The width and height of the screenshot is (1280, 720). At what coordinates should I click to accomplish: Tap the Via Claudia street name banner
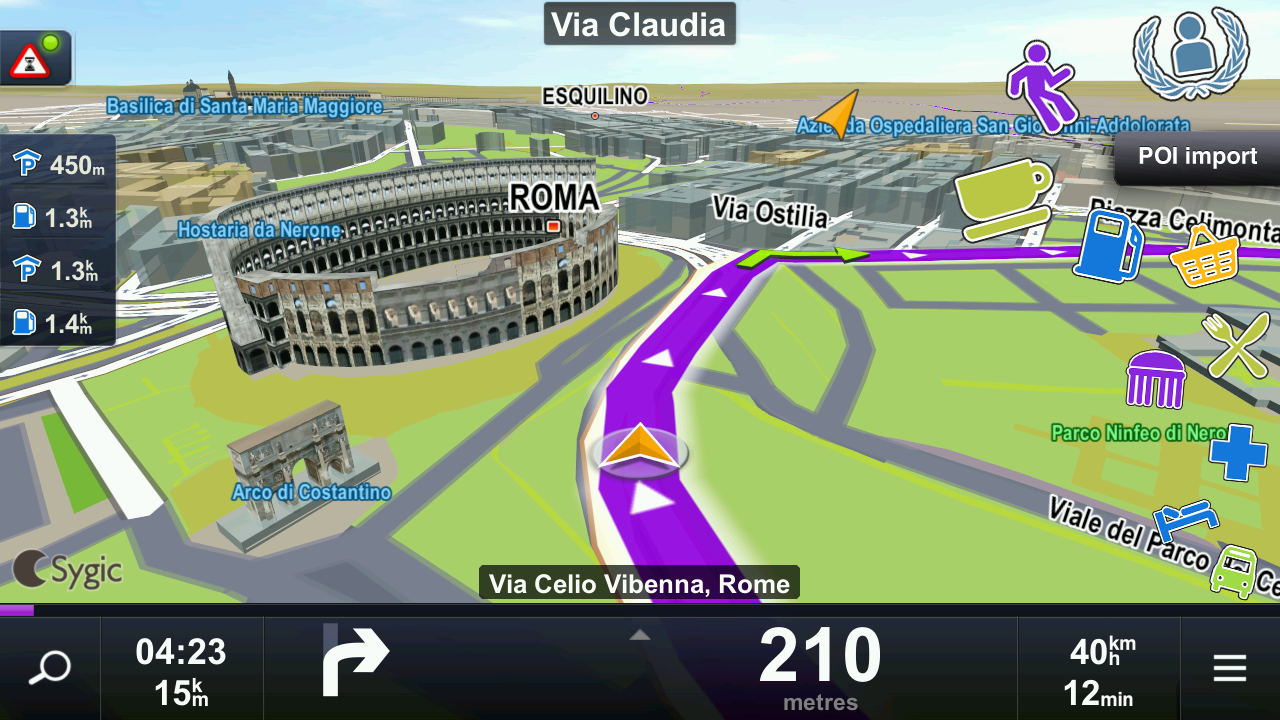point(639,24)
